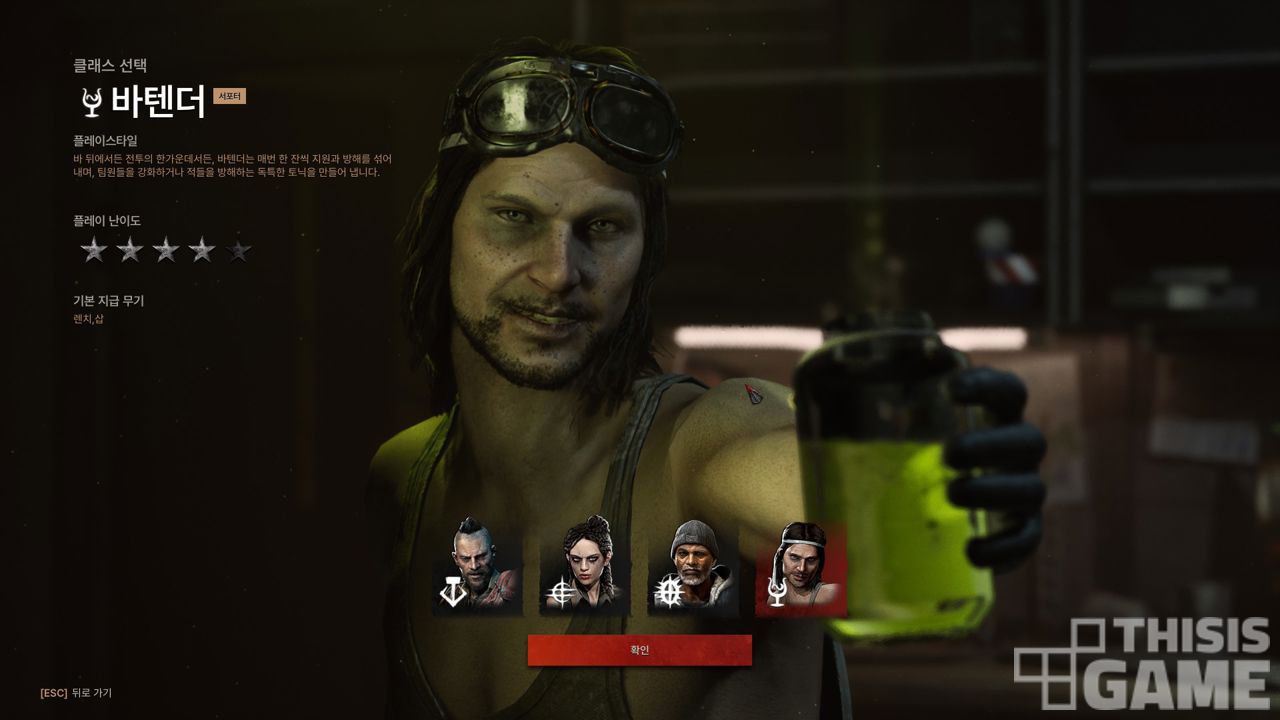Choose the braided-hair woman class portrait
1280x720 pixels.
[x=585, y=566]
